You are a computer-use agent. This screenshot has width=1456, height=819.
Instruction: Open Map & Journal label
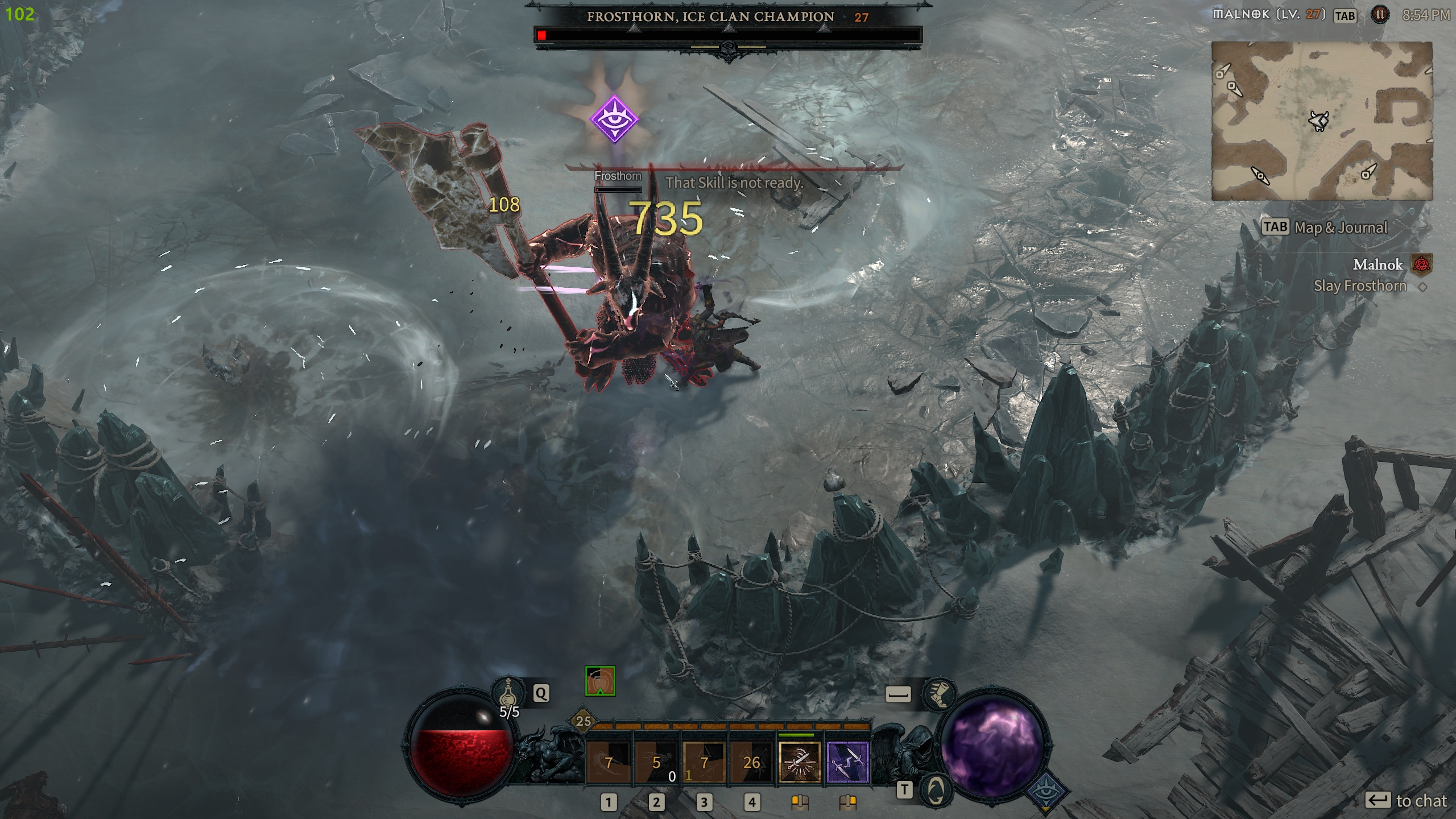tap(1325, 227)
